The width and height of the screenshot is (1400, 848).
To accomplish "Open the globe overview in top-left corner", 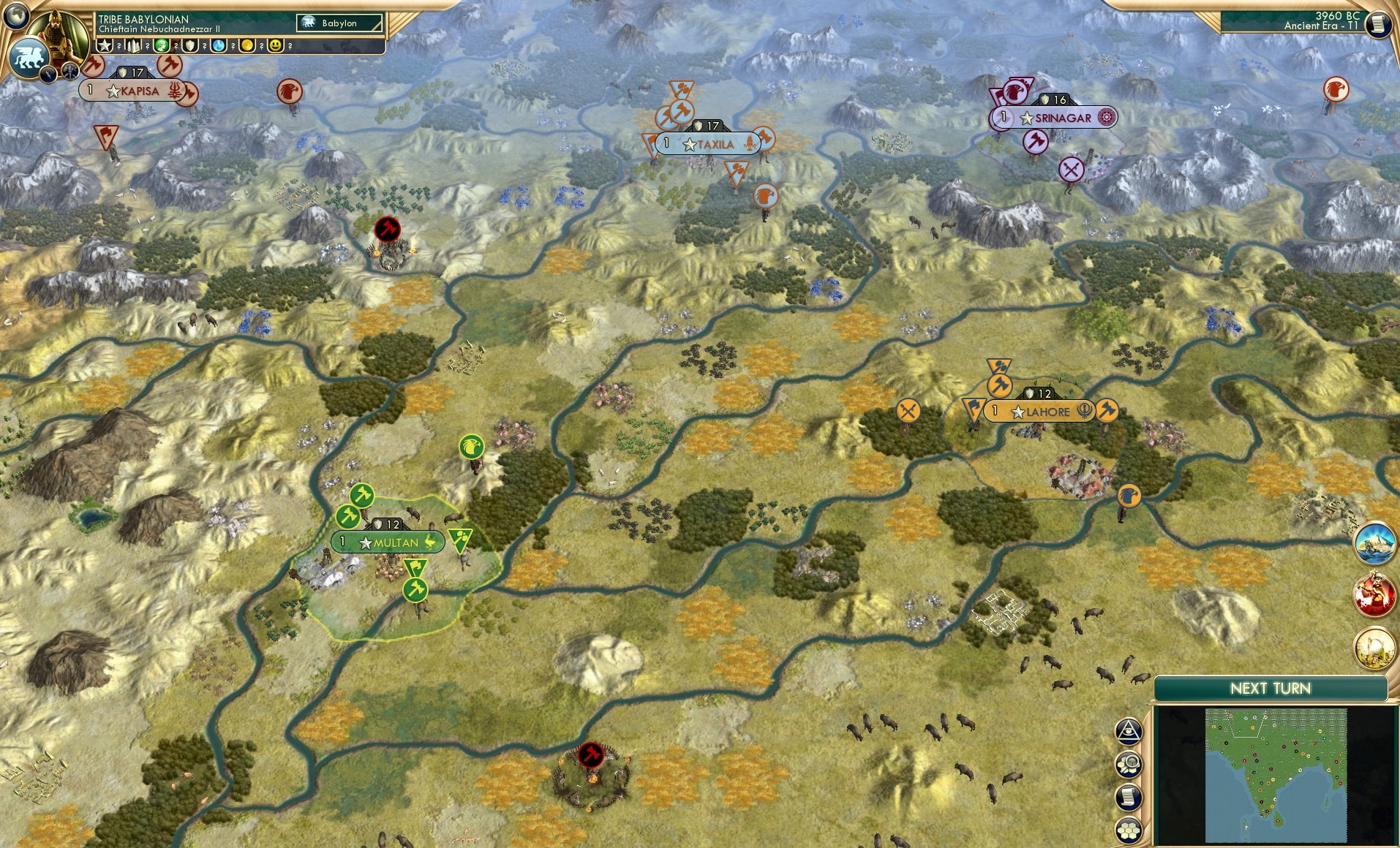I will point(15,16).
